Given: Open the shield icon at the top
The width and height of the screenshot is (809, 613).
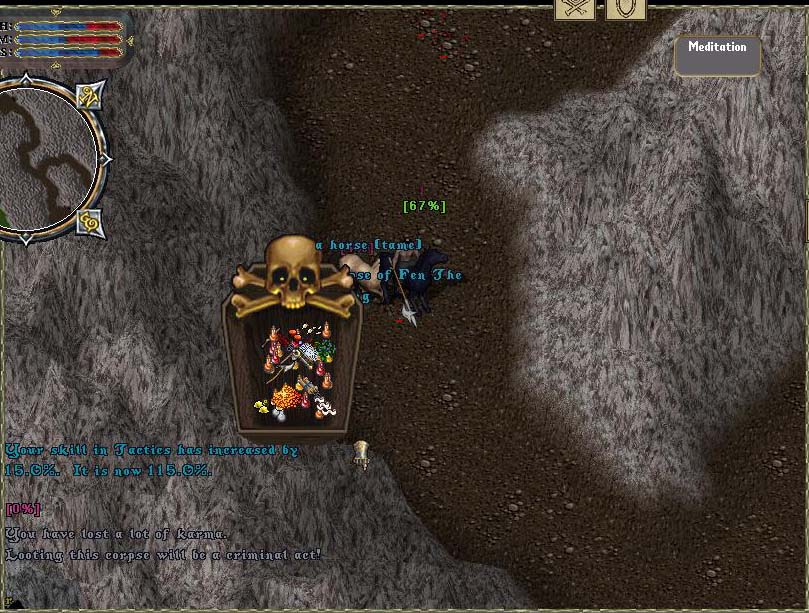Looking at the screenshot, I should point(627,9).
